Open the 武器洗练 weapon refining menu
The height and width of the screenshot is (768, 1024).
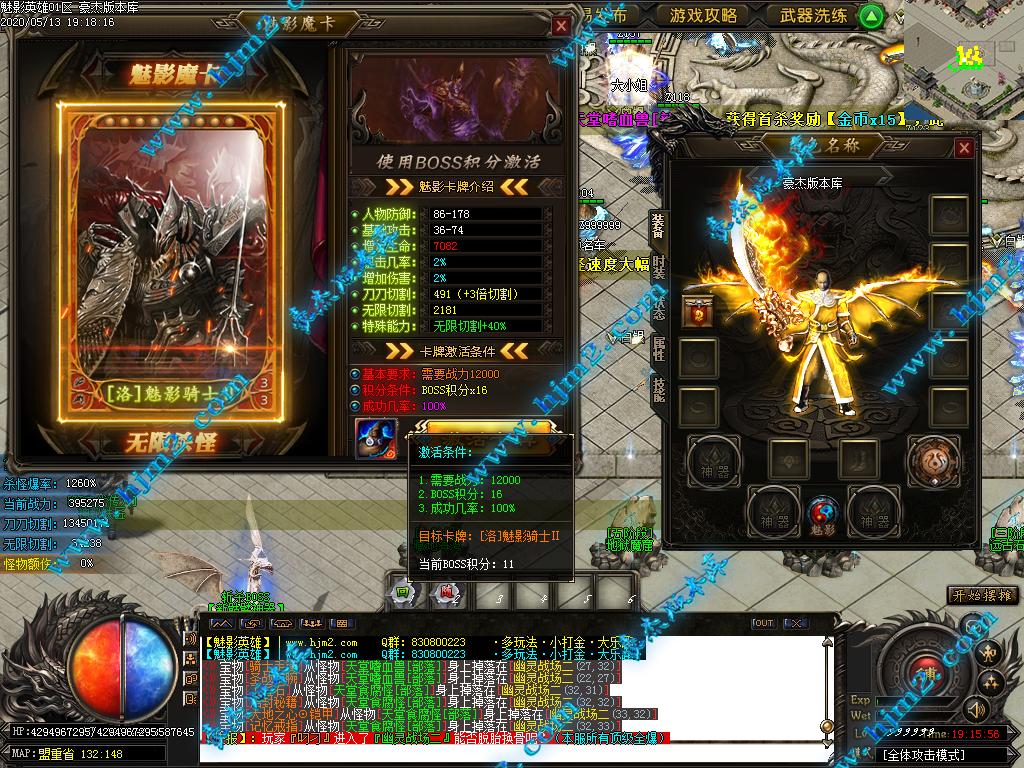point(812,15)
